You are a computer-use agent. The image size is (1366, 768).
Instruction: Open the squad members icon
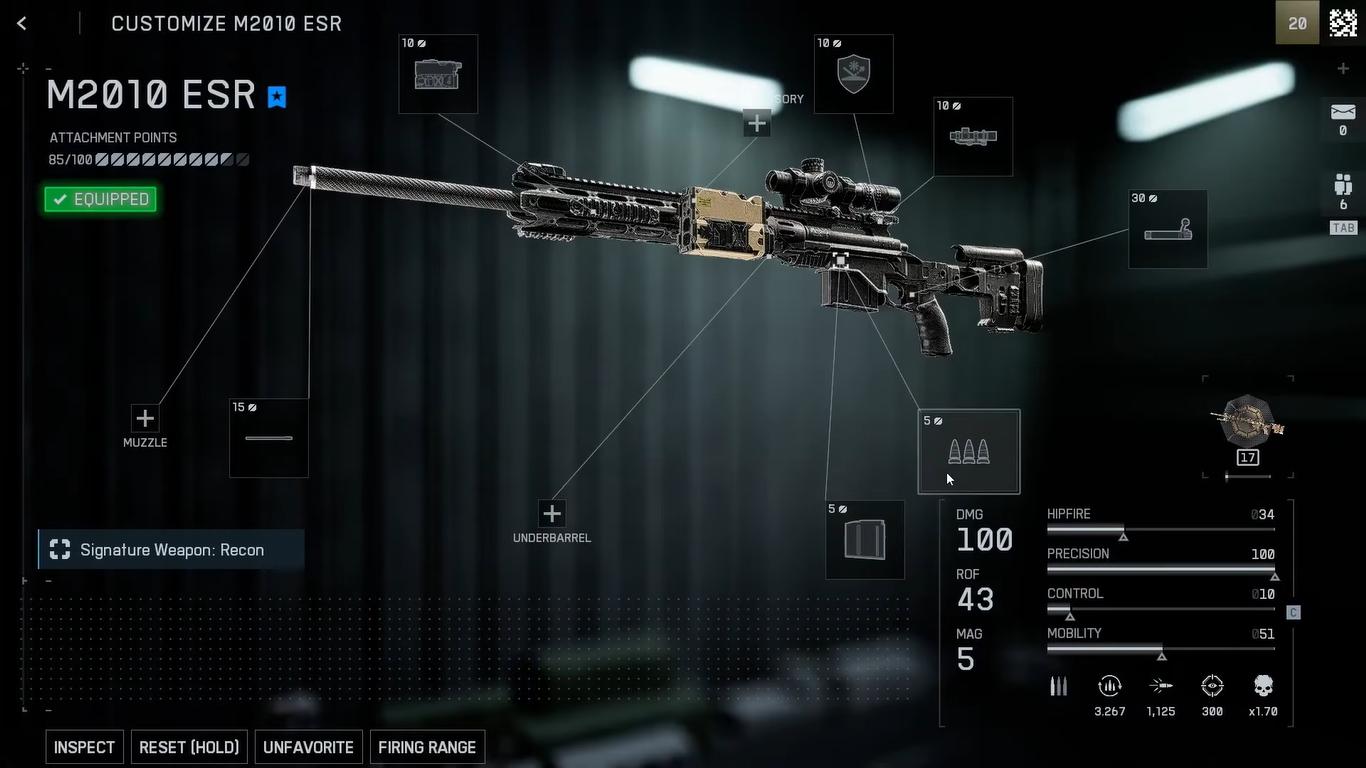(1343, 185)
